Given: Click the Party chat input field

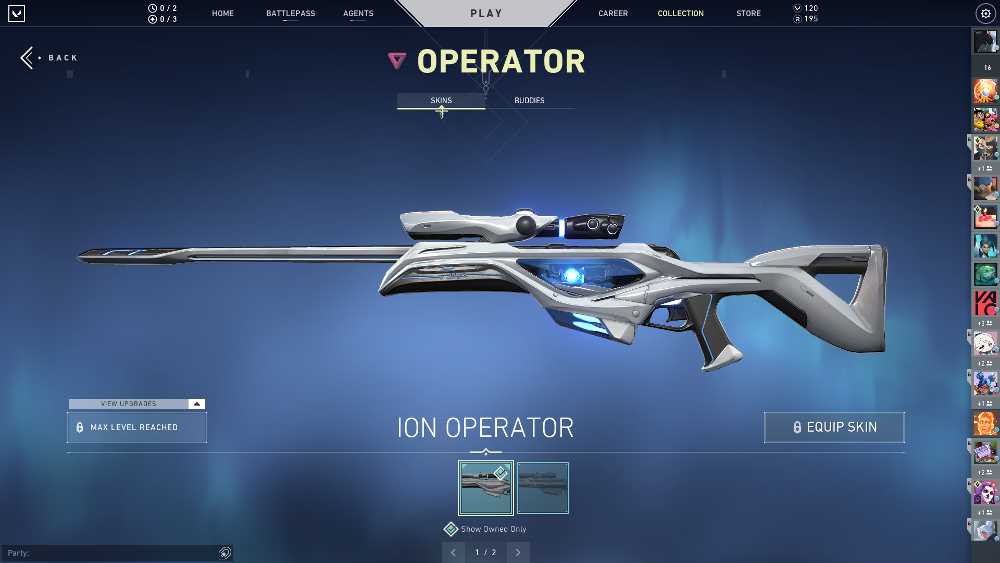Looking at the screenshot, I should pyautogui.click(x=110, y=552).
